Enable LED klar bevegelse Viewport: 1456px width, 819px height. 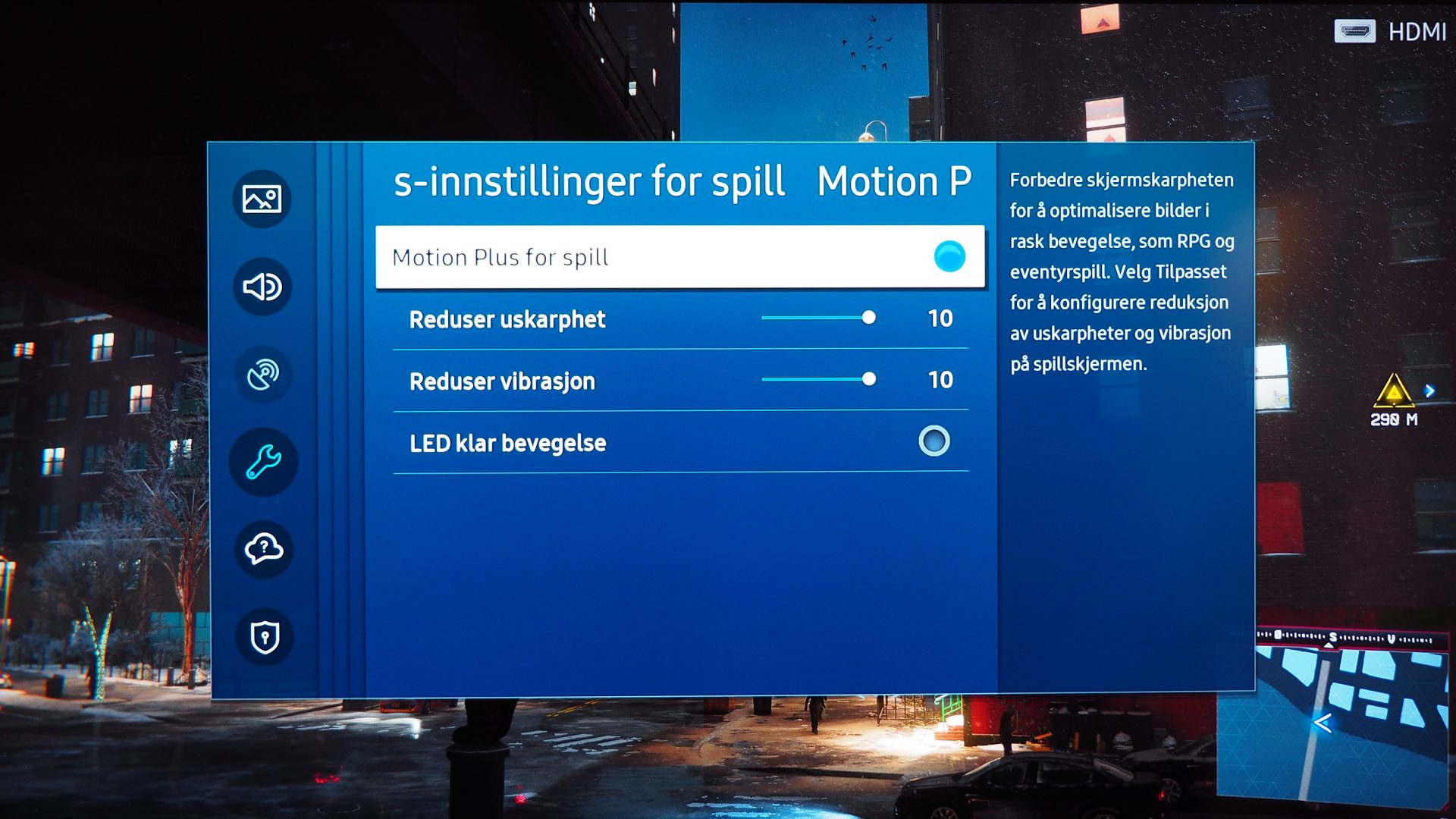click(x=934, y=442)
